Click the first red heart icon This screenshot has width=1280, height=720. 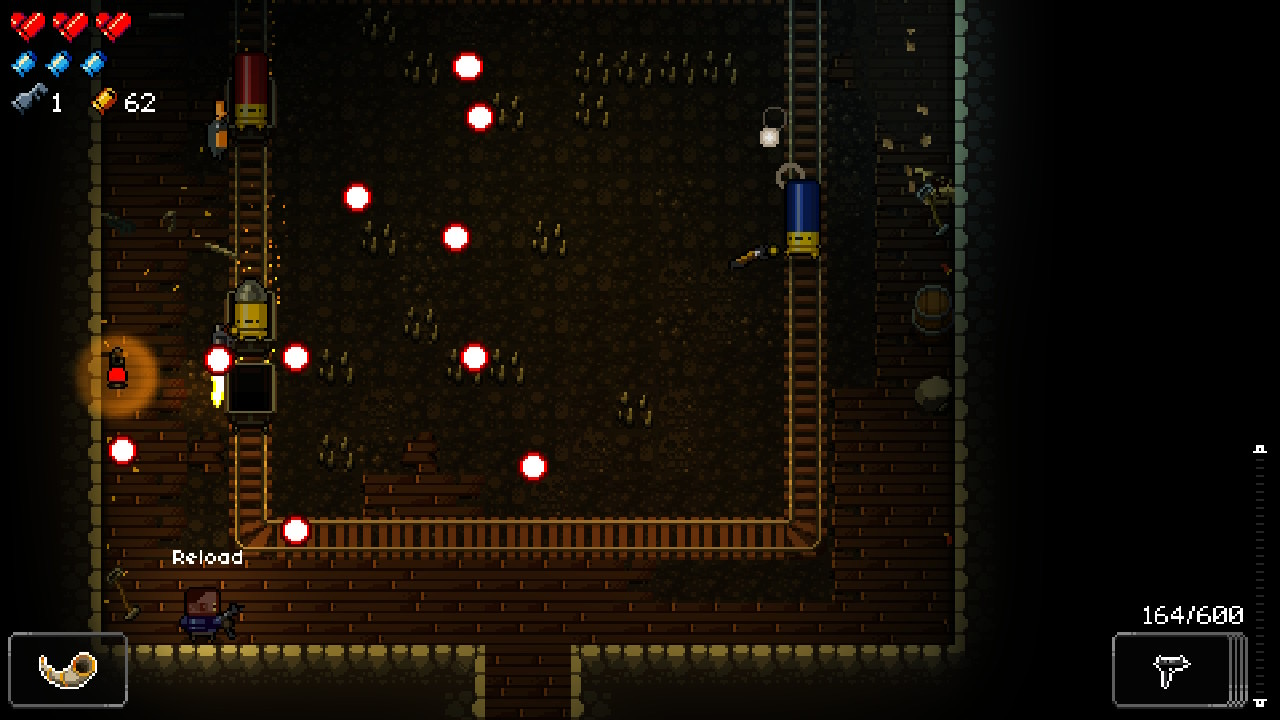click(x=28, y=25)
